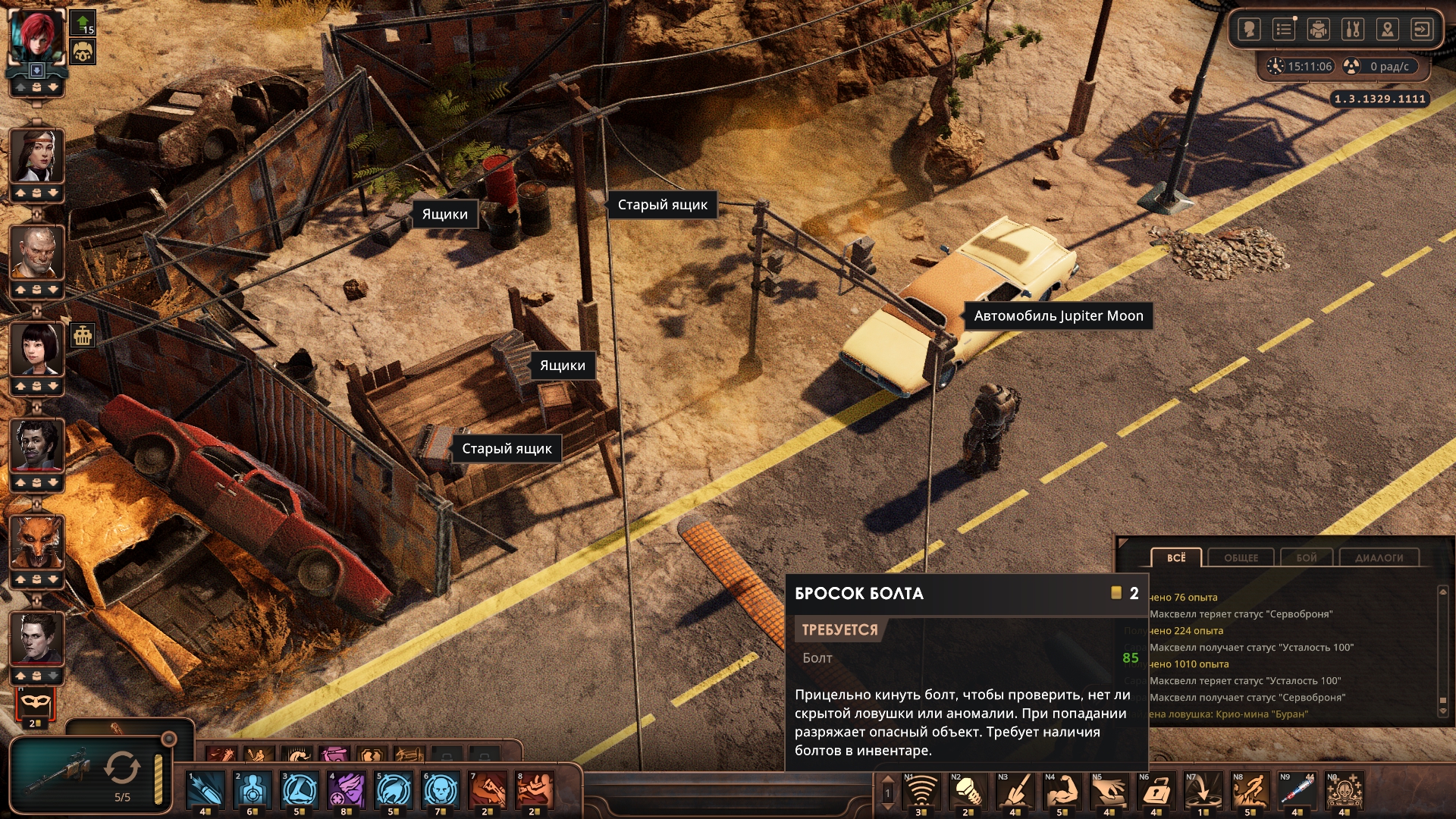Click the weapon reload arrows button
The height and width of the screenshot is (819, 1456).
[122, 767]
